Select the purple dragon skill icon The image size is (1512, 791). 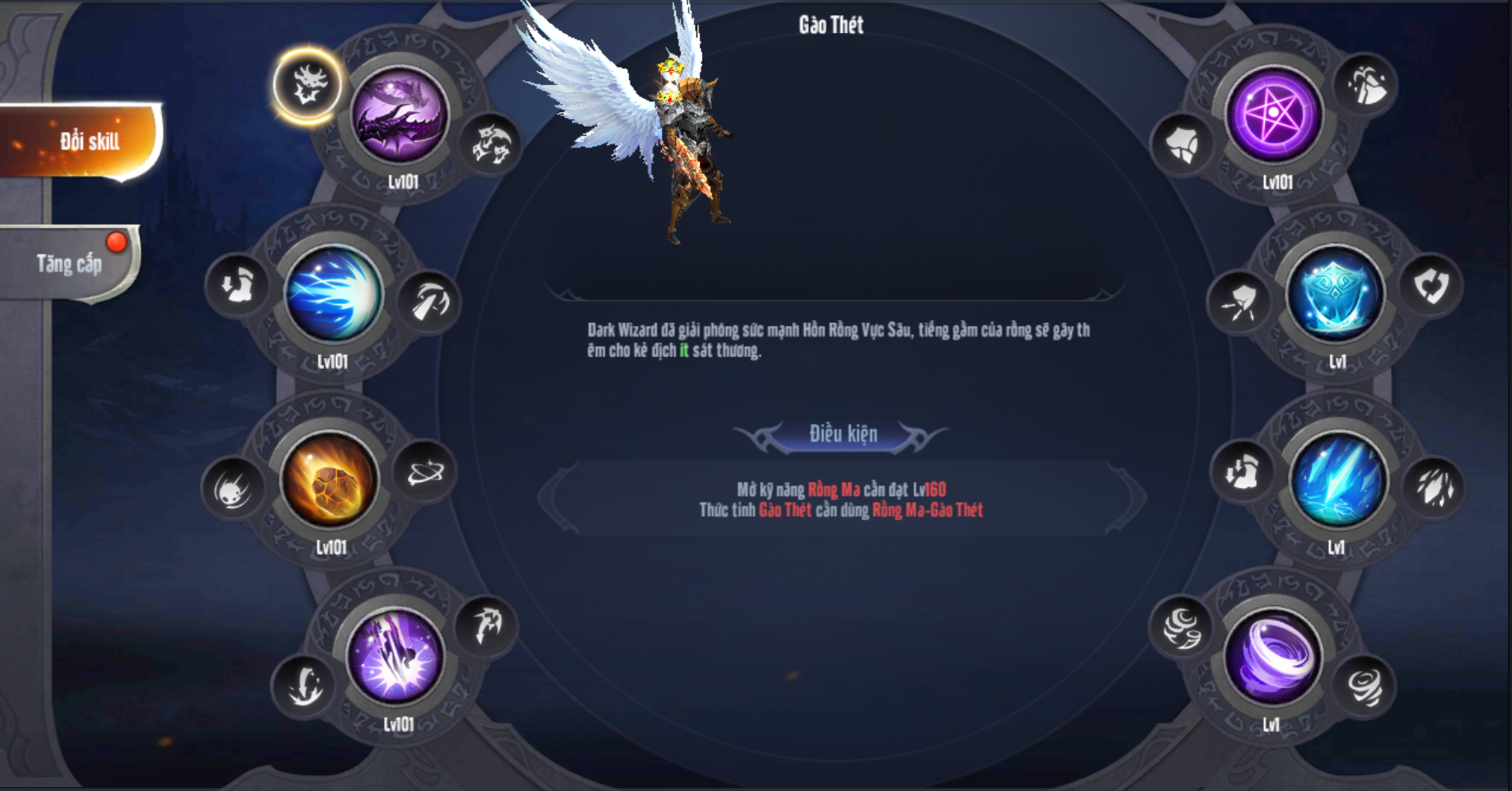pos(399,116)
